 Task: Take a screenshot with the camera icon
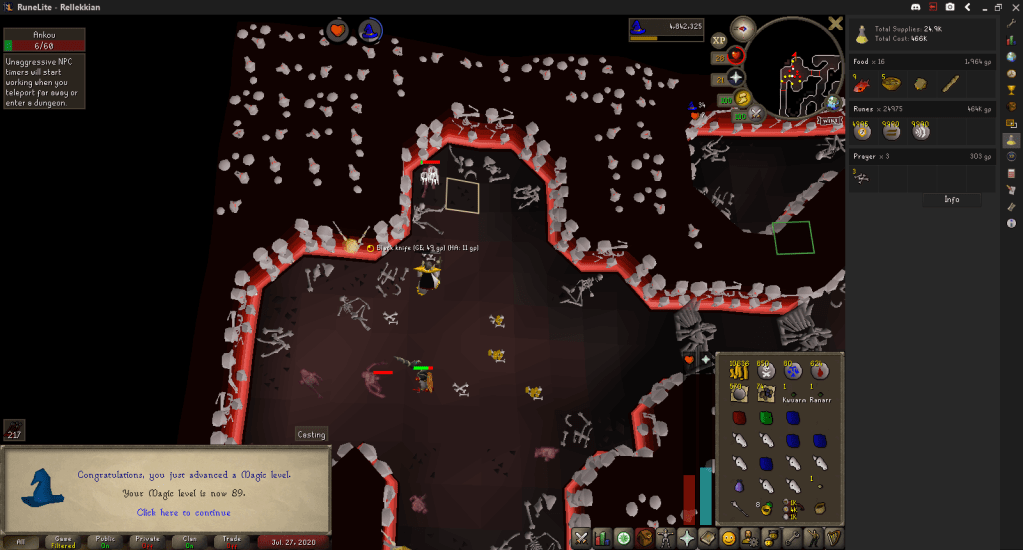point(949,7)
